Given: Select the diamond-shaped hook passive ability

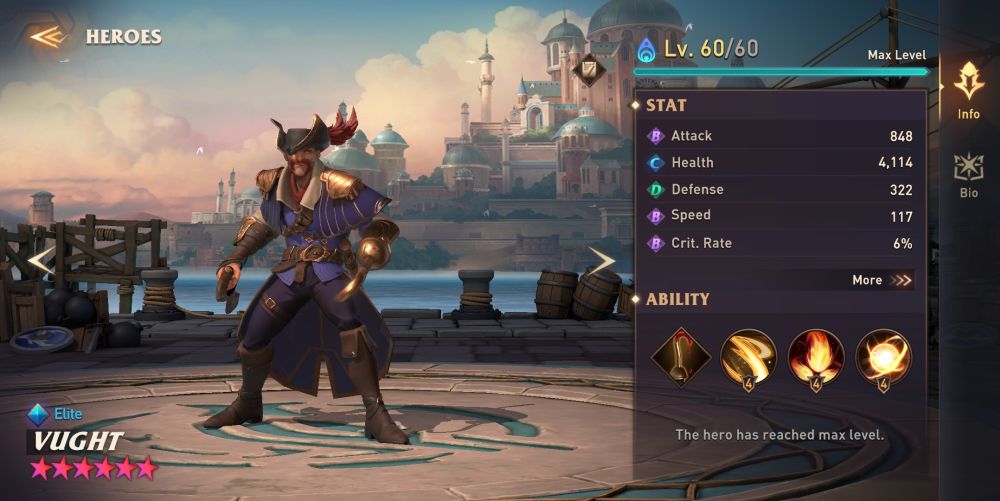Looking at the screenshot, I should click(x=681, y=356).
